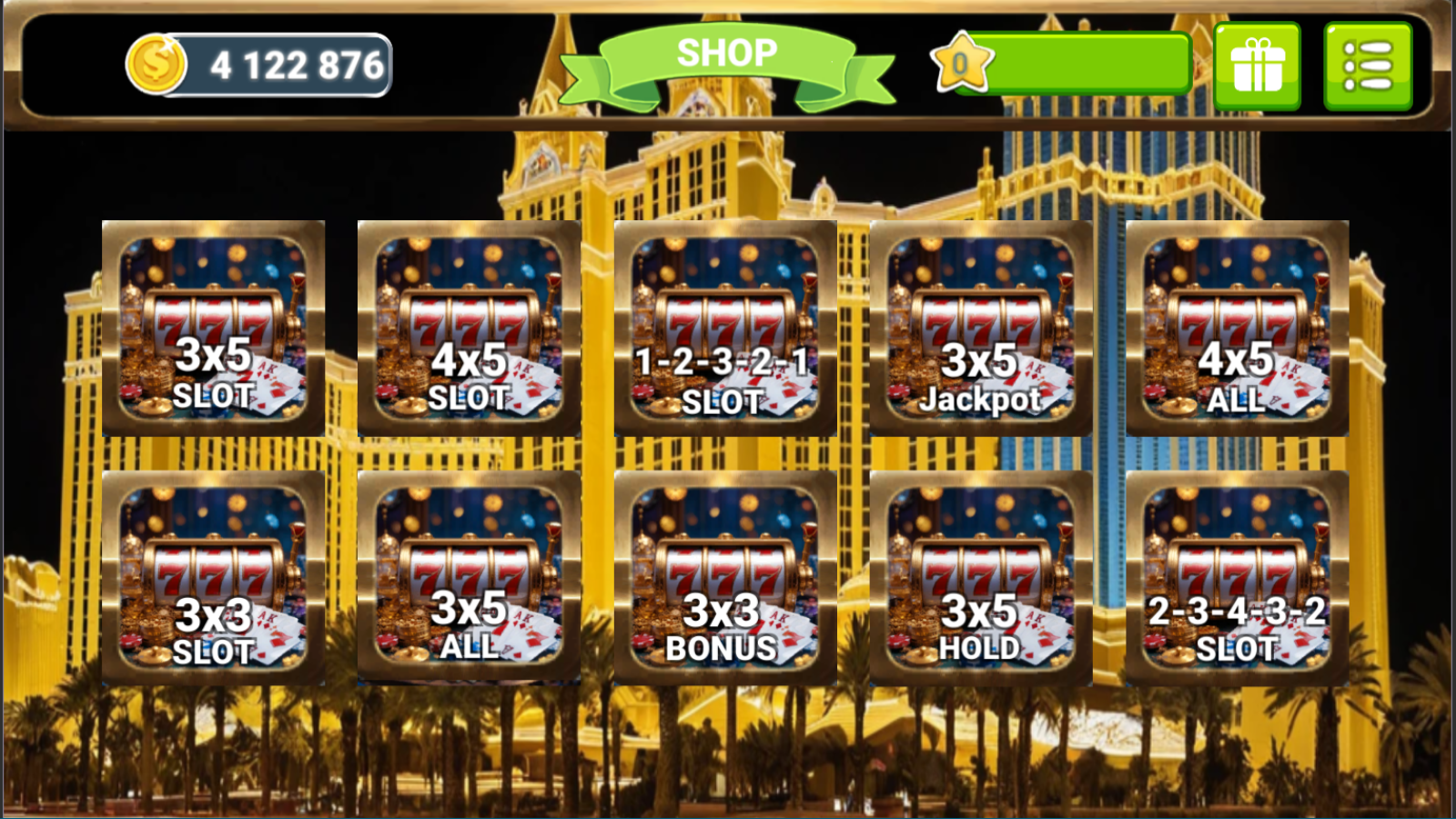Tap the zero on the star badge
Screen dimensions: 1456x819
961,64
